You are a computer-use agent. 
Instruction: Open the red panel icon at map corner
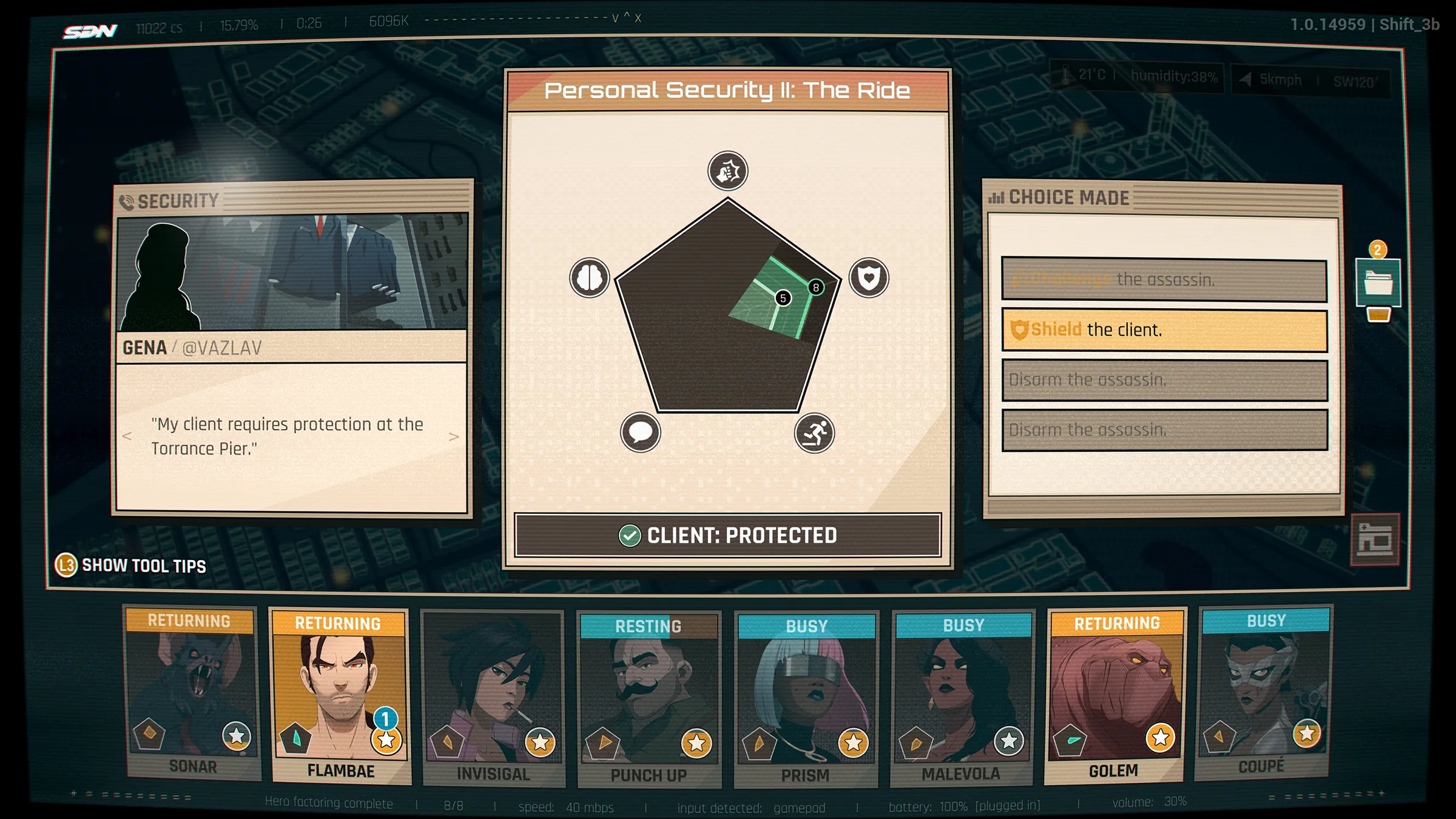click(x=1375, y=539)
